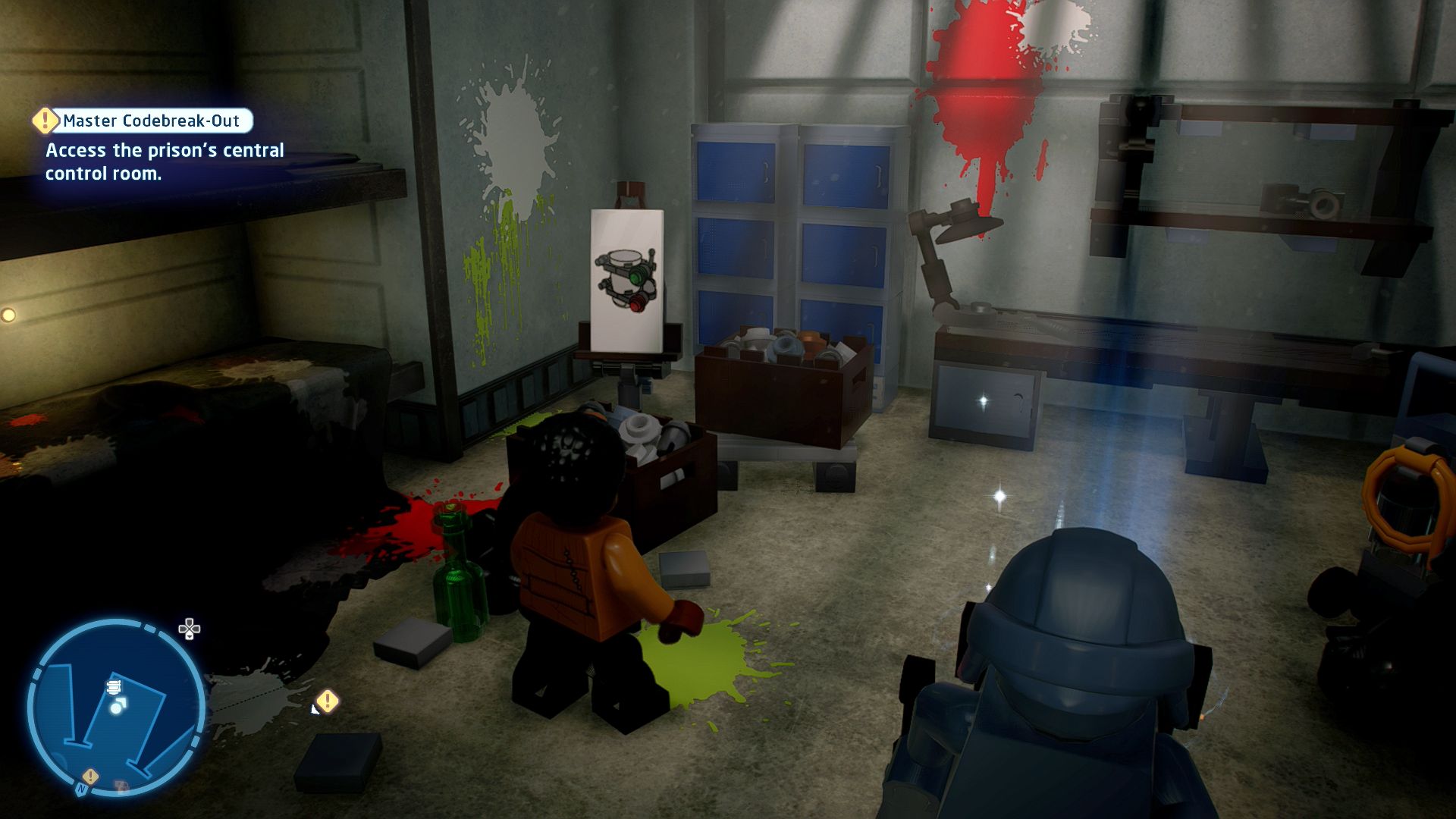Click the quest marker on the minimap's edge

tap(90, 777)
